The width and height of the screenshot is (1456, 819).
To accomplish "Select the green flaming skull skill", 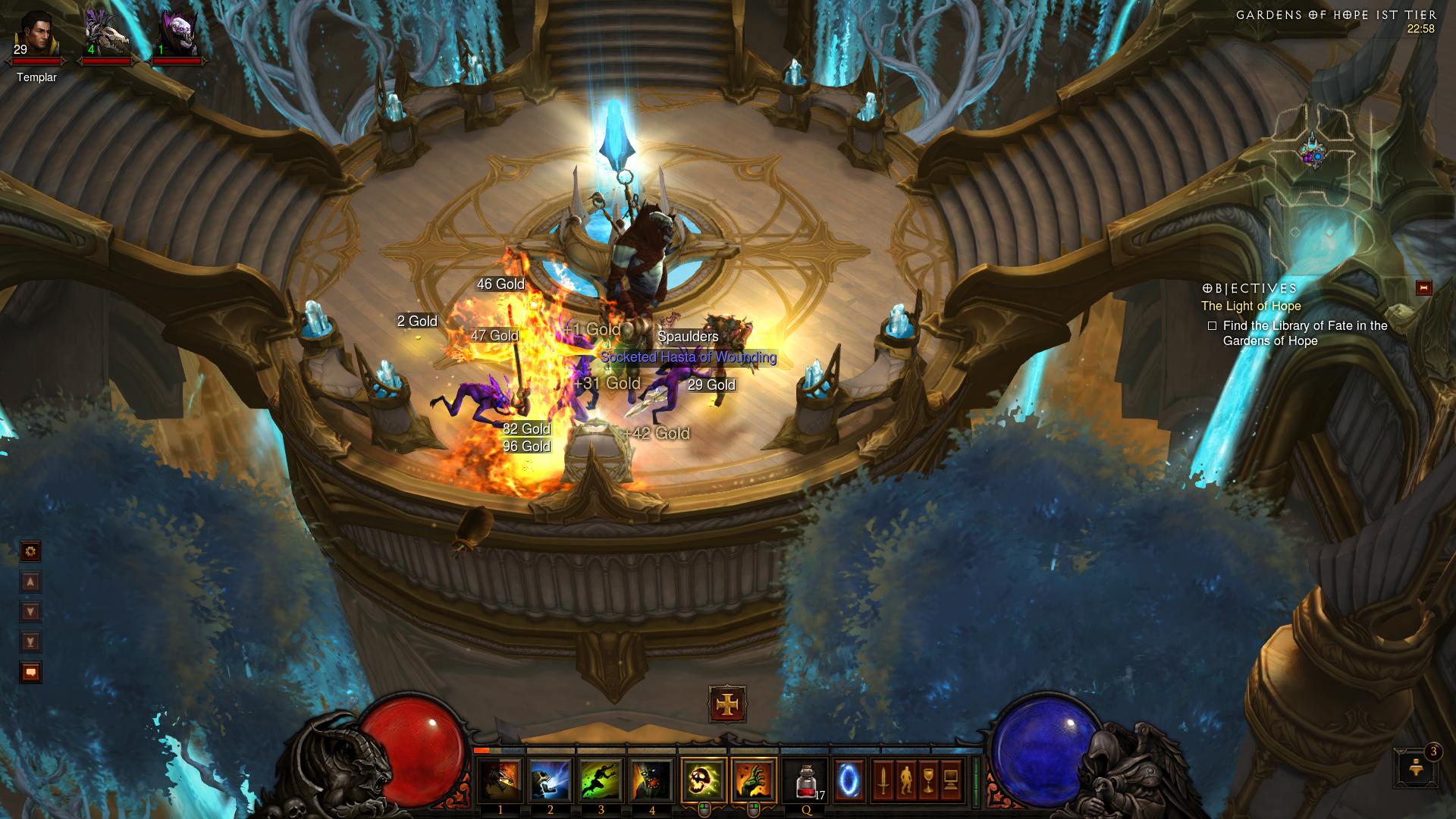I will coord(703,781).
